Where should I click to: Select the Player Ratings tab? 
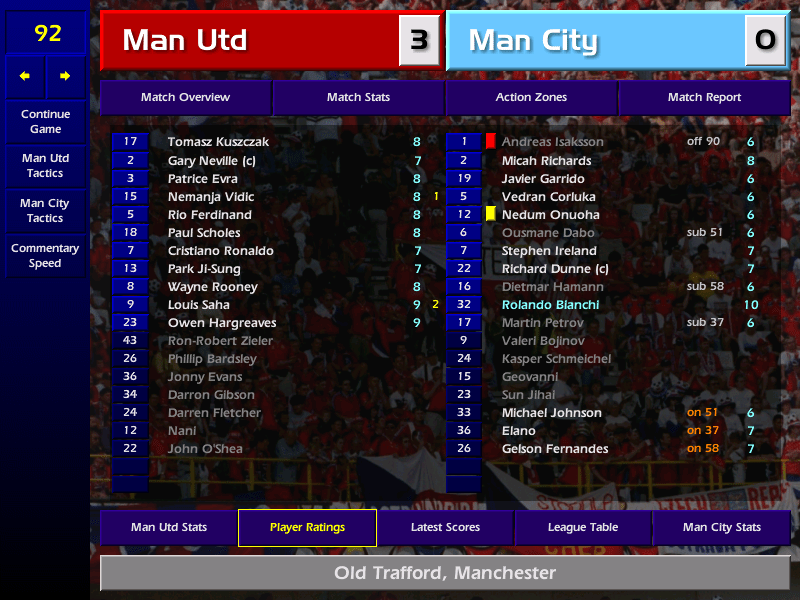(307, 528)
